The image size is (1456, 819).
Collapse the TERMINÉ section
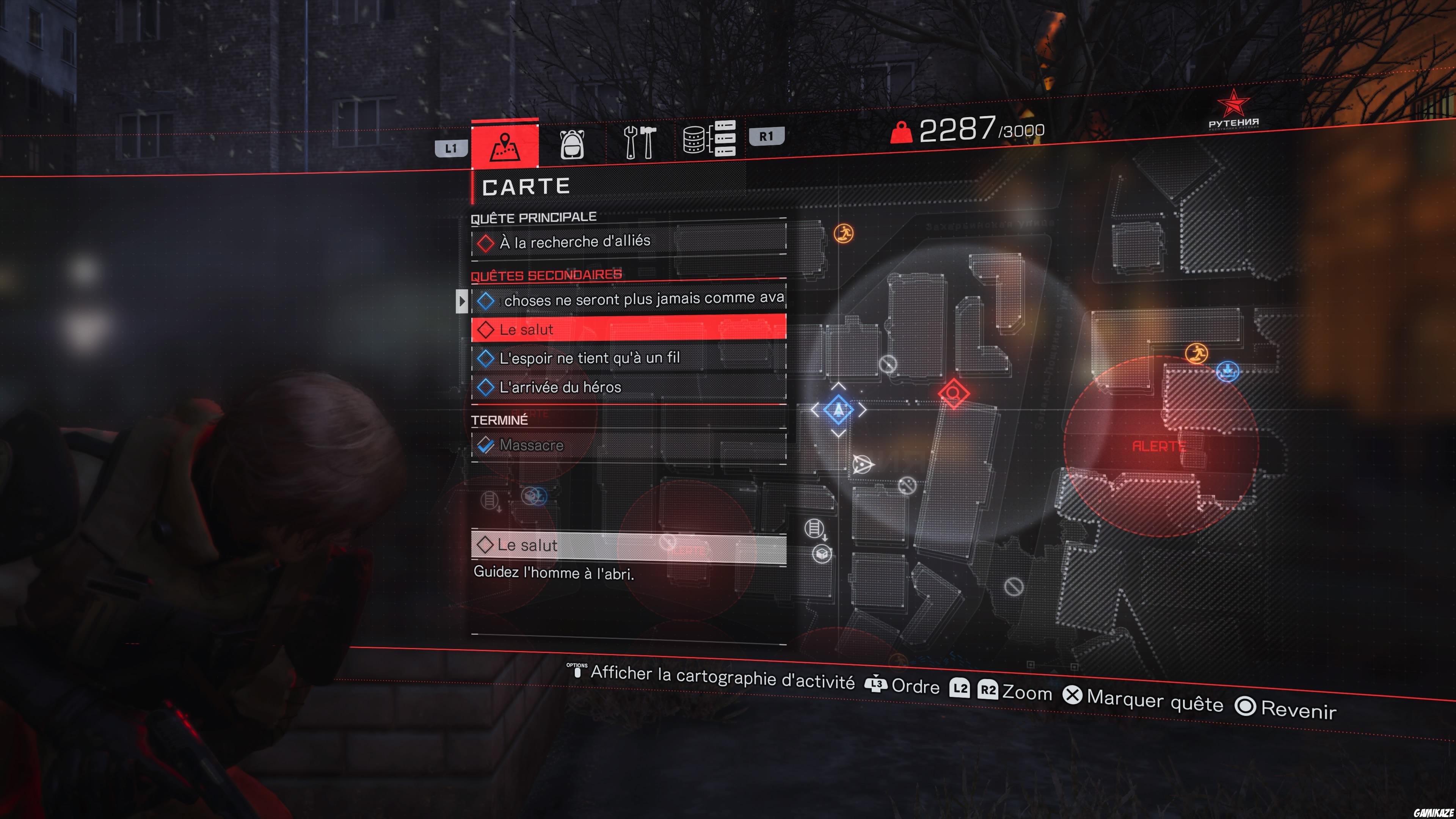[x=499, y=420]
